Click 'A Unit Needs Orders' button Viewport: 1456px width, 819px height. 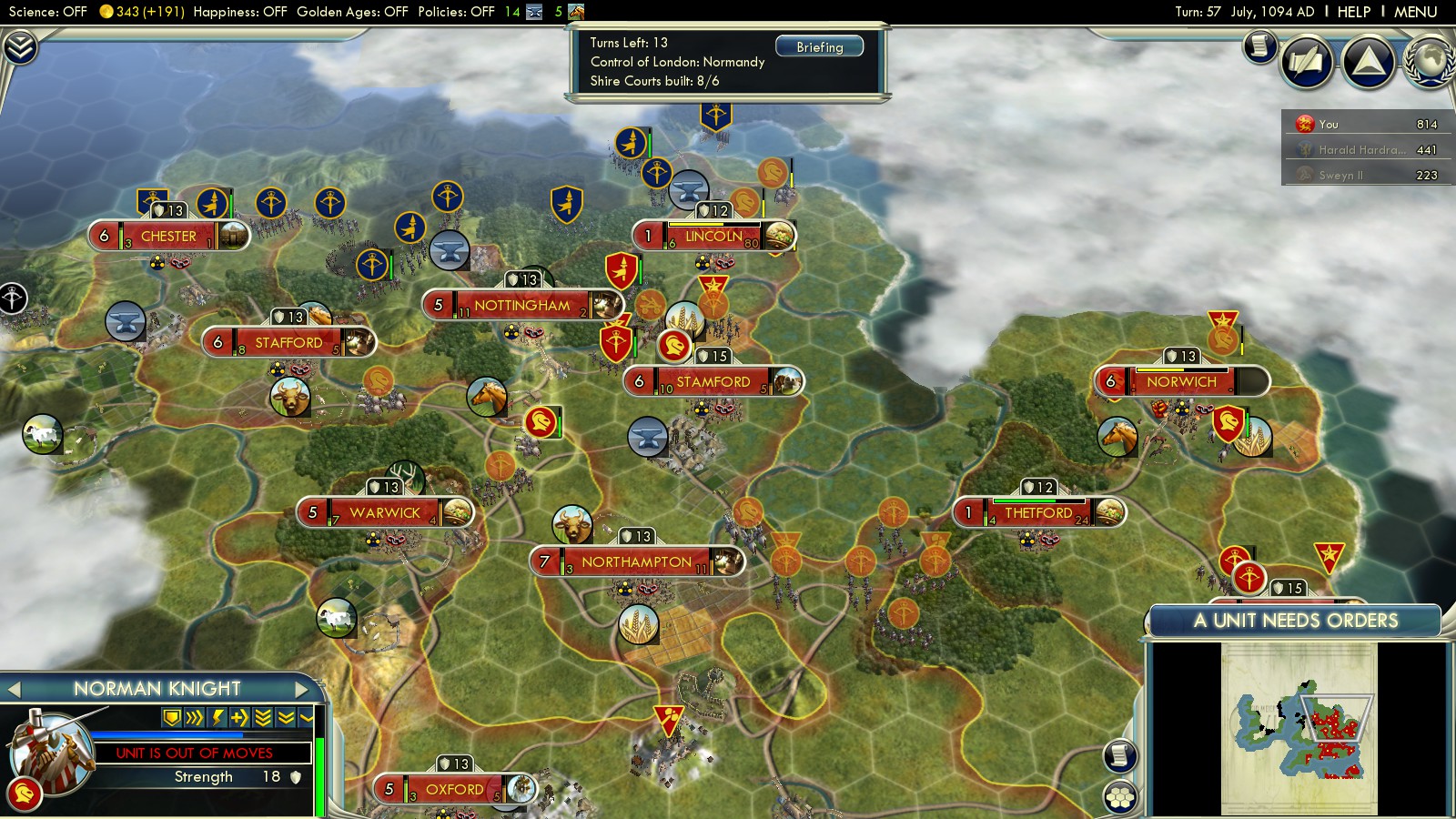tap(1295, 621)
